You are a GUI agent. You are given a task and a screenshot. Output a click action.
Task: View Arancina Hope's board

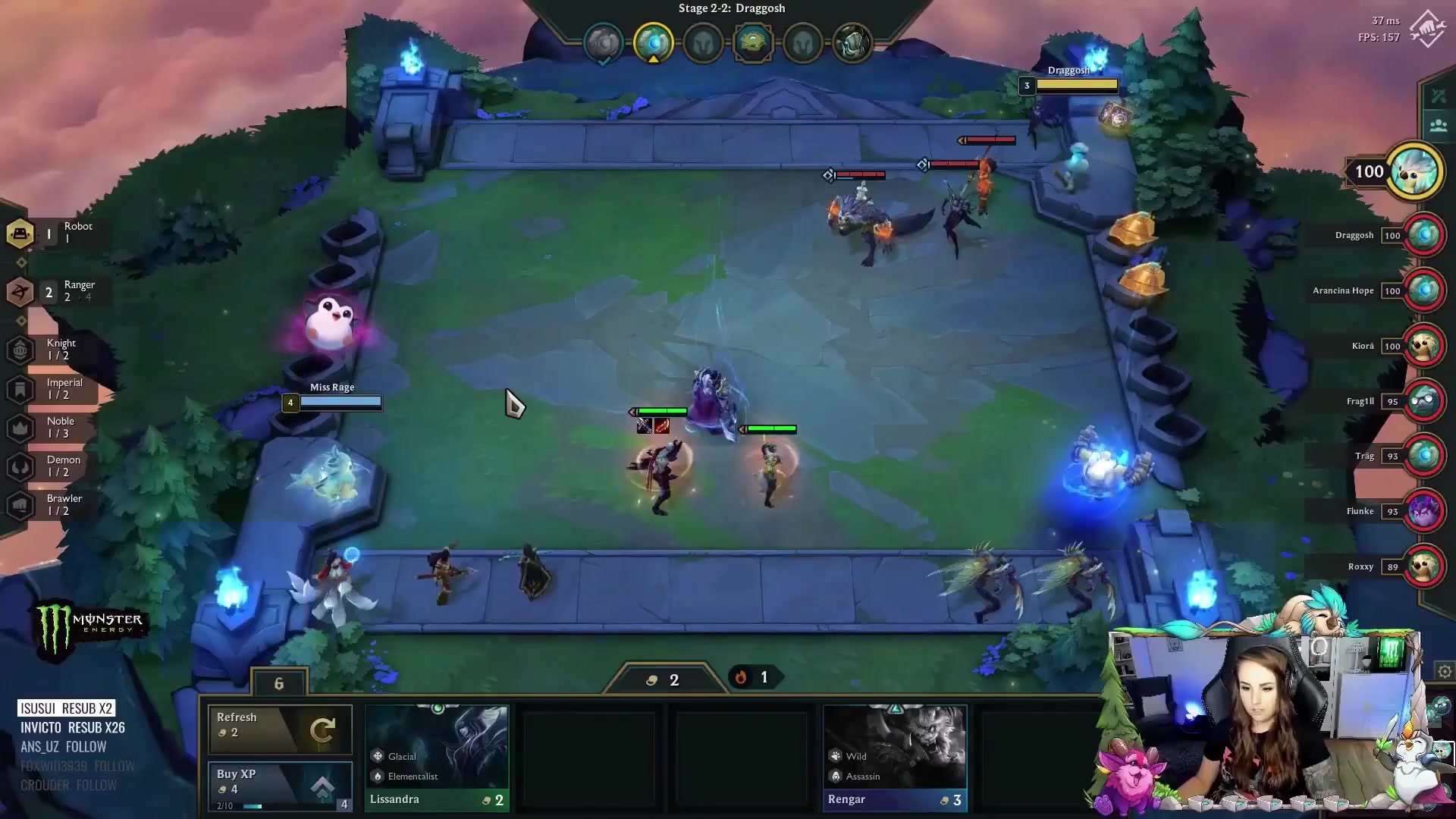(x=1423, y=290)
